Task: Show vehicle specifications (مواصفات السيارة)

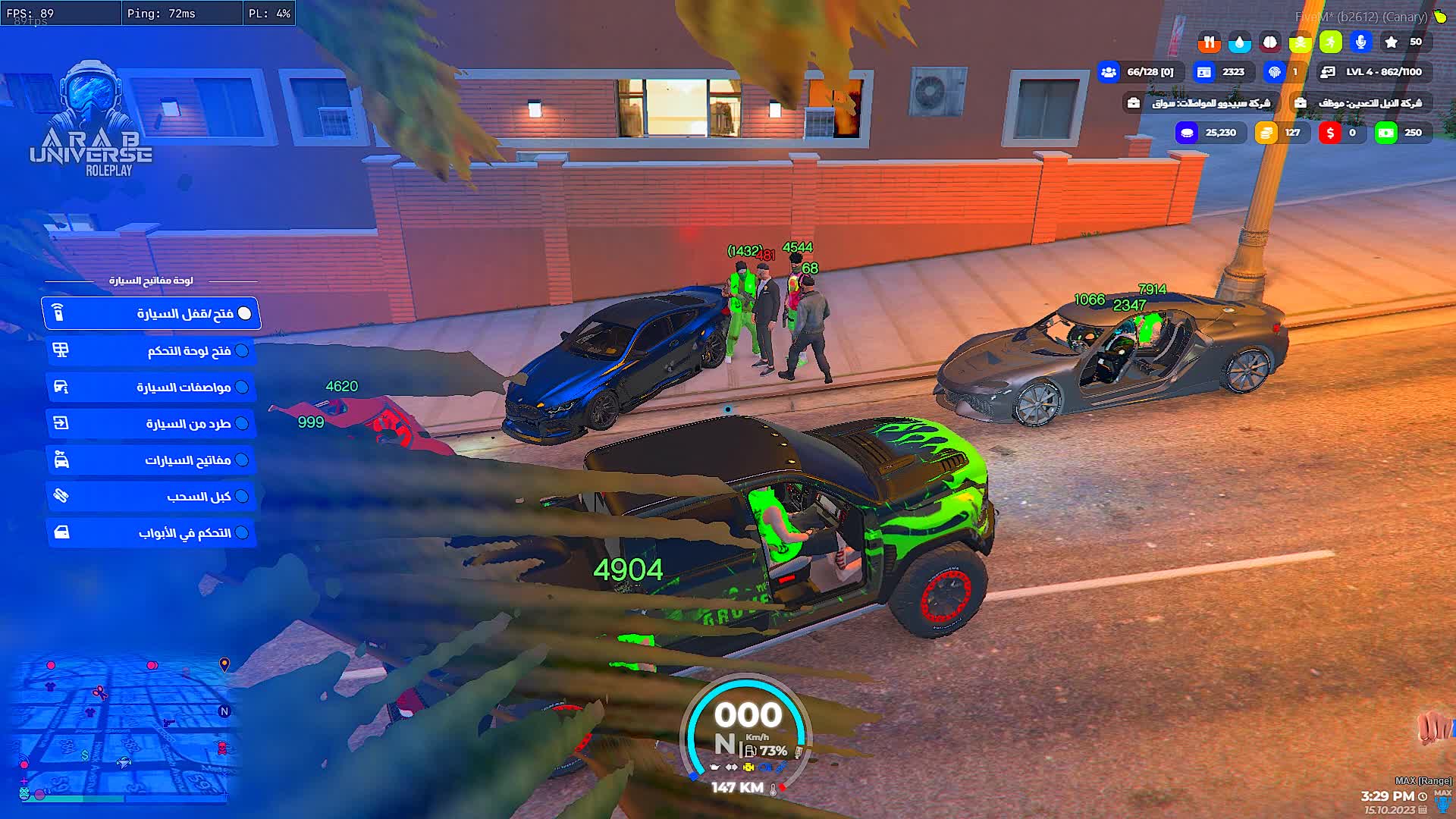Action: click(x=152, y=388)
